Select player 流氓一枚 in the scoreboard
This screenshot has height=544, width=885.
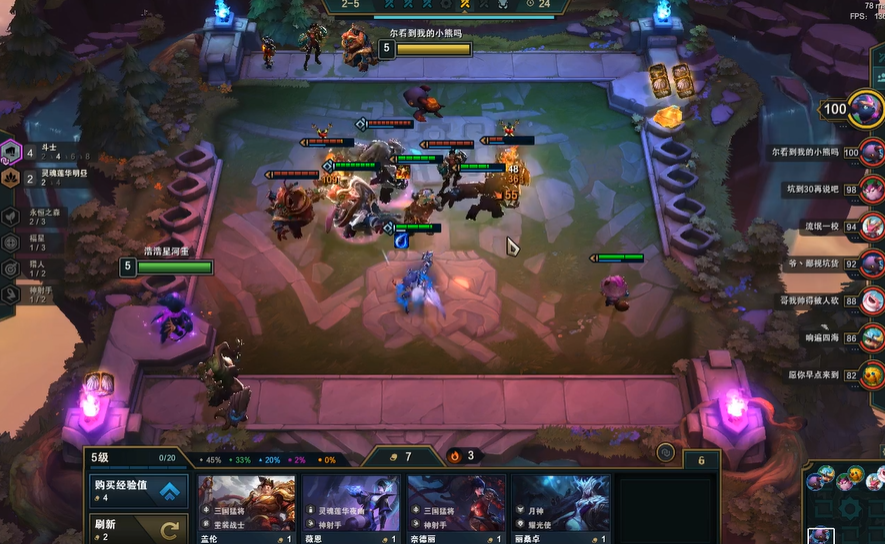pyautogui.click(x=872, y=226)
